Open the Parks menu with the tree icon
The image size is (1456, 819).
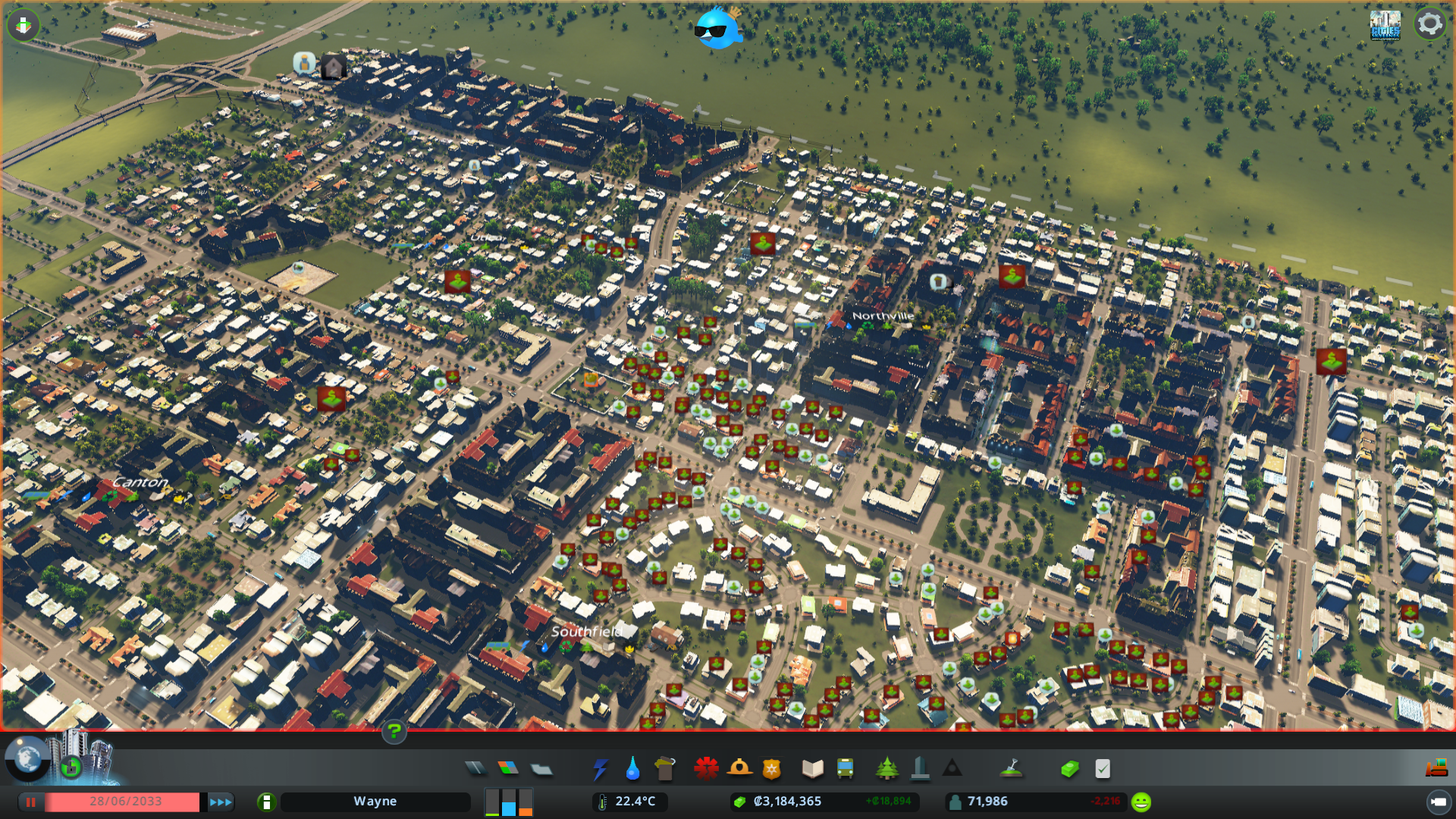[x=887, y=768]
